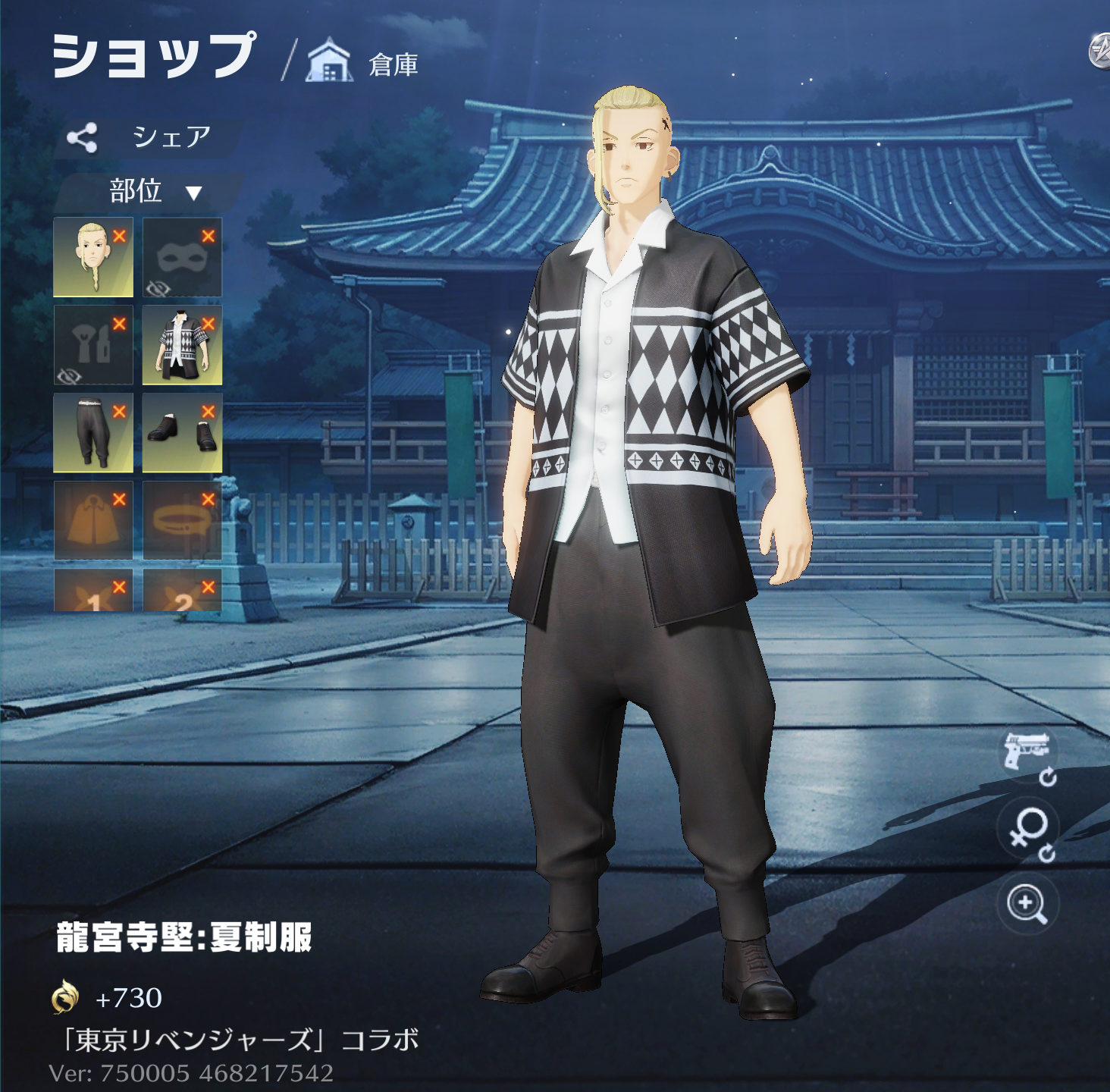The image size is (1110, 1092).
Task: Select the cape slot
Action: pyautogui.click(x=92, y=521)
